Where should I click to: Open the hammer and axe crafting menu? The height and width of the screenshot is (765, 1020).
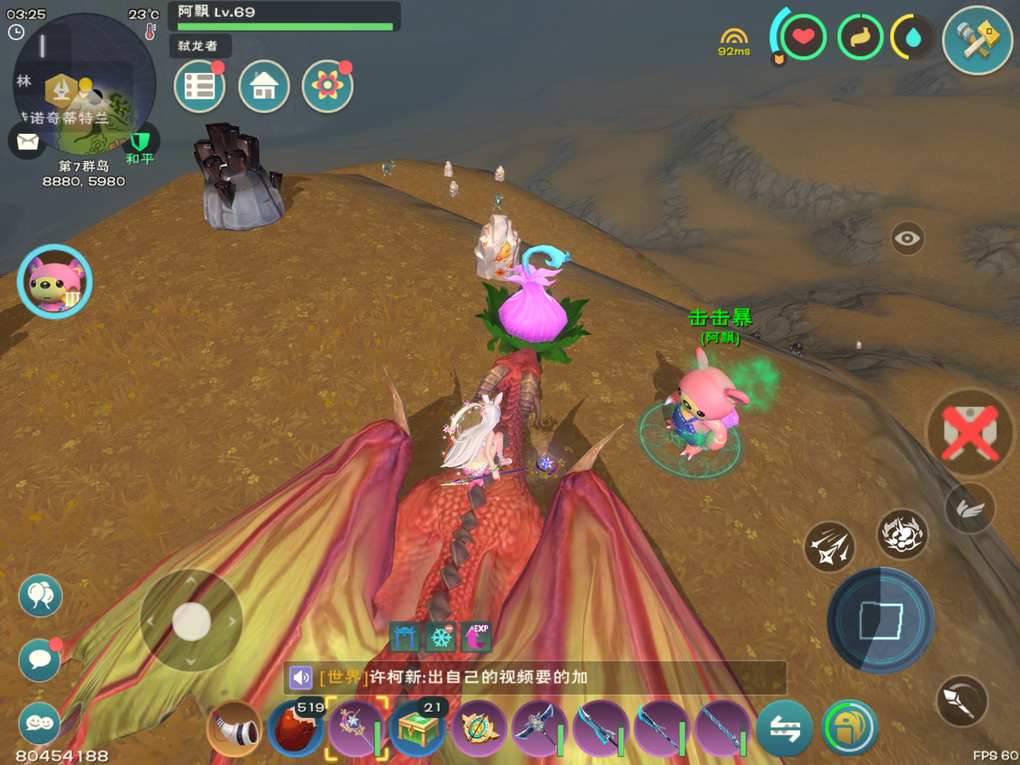click(x=977, y=40)
